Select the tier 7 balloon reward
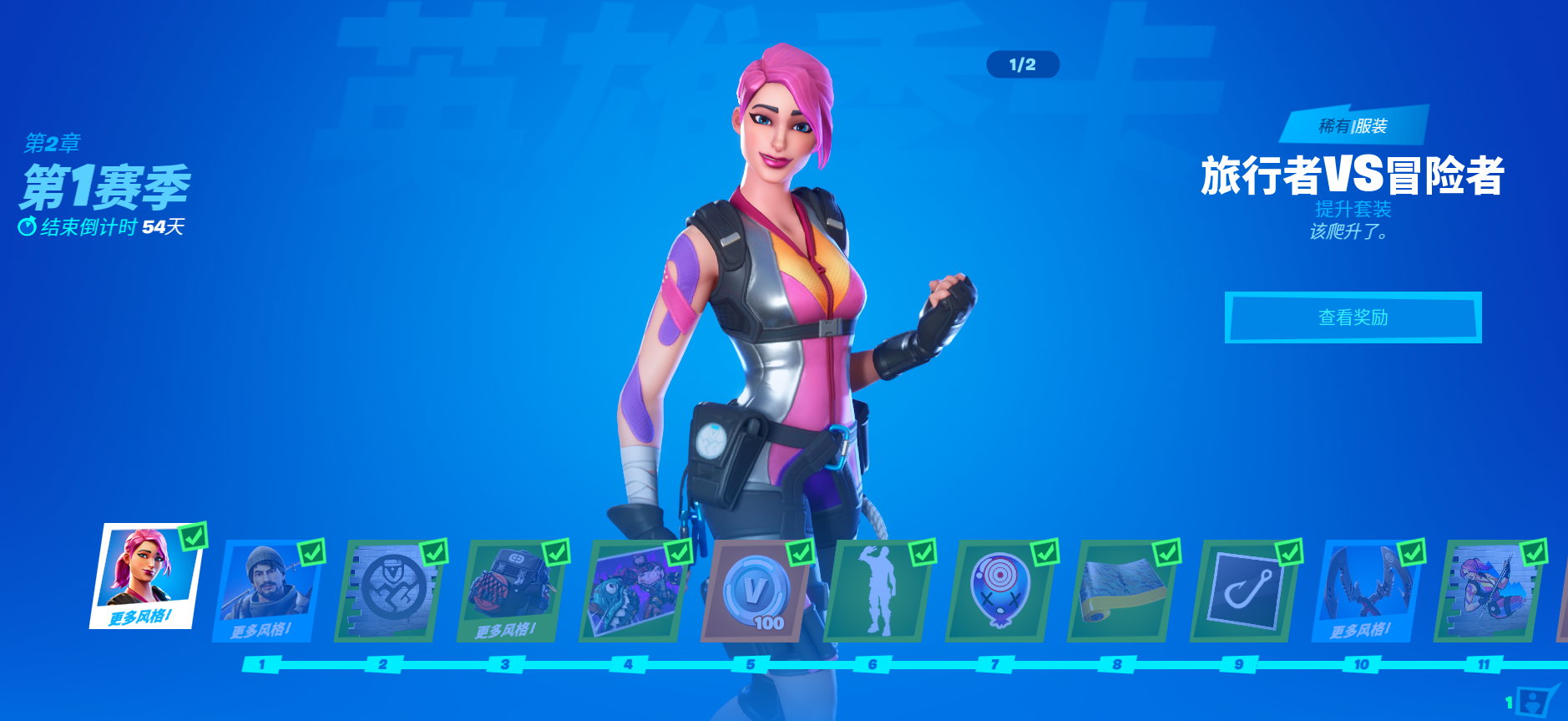The image size is (1568, 721). coord(999,591)
